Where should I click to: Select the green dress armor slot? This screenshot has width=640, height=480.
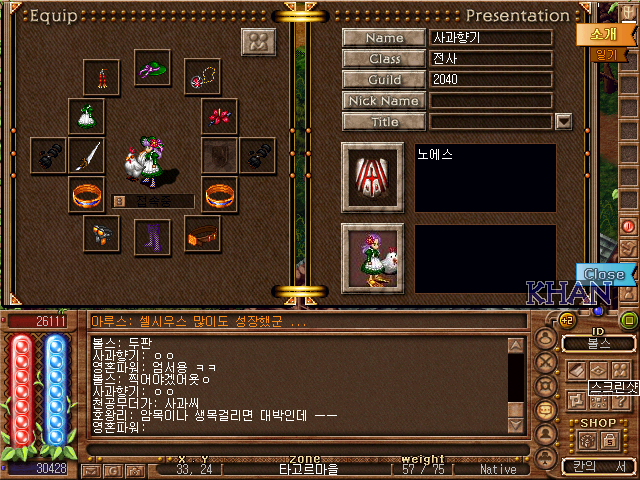coord(85,115)
